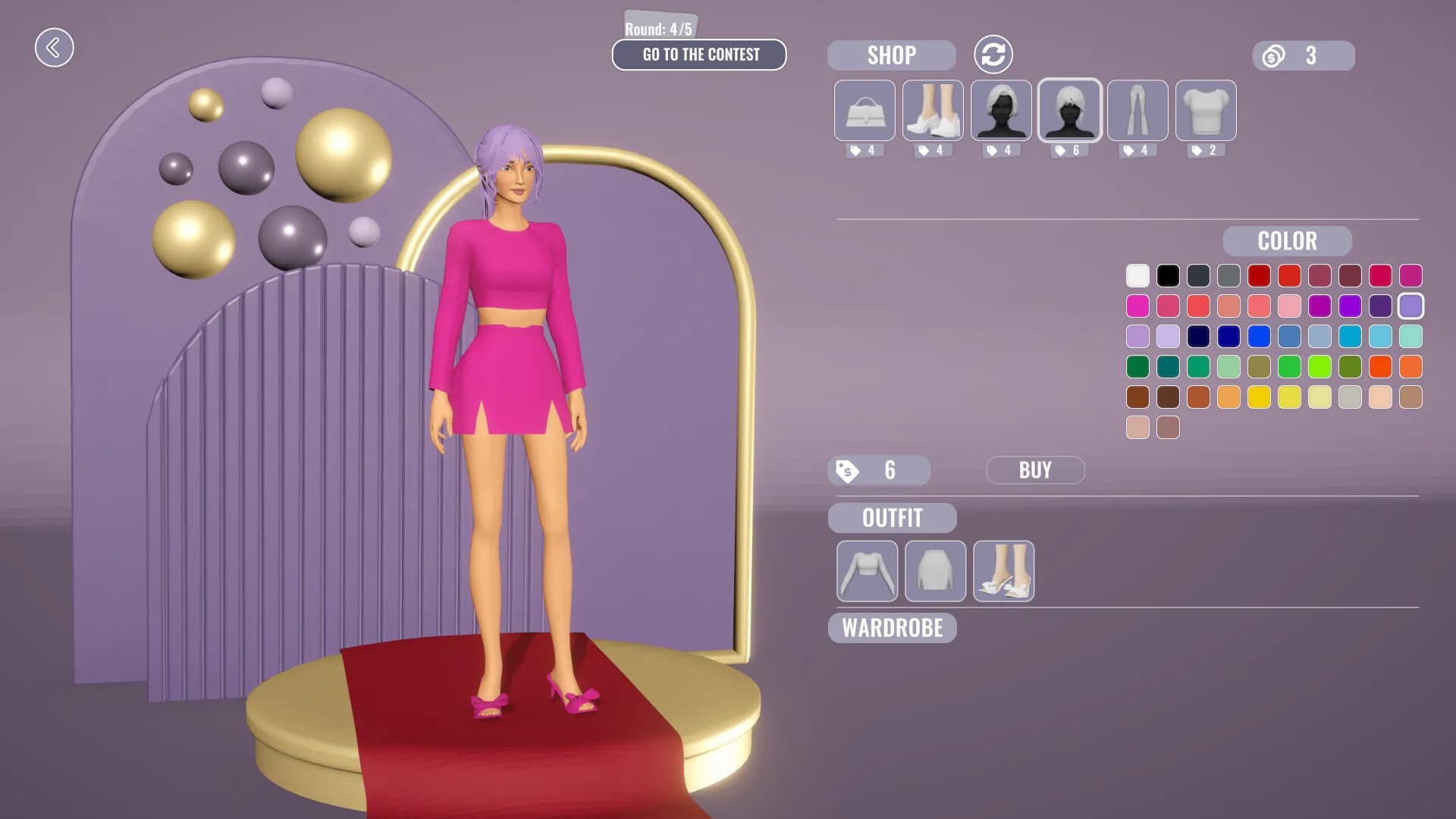Viewport: 1456px width, 819px height.
Task: Click the skirt thumbnail under Outfit
Action: (935, 572)
